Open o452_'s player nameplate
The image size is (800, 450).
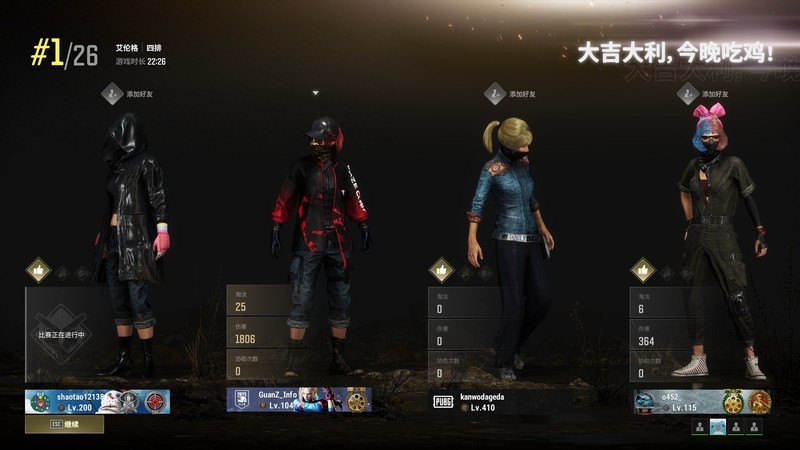[x=702, y=401]
